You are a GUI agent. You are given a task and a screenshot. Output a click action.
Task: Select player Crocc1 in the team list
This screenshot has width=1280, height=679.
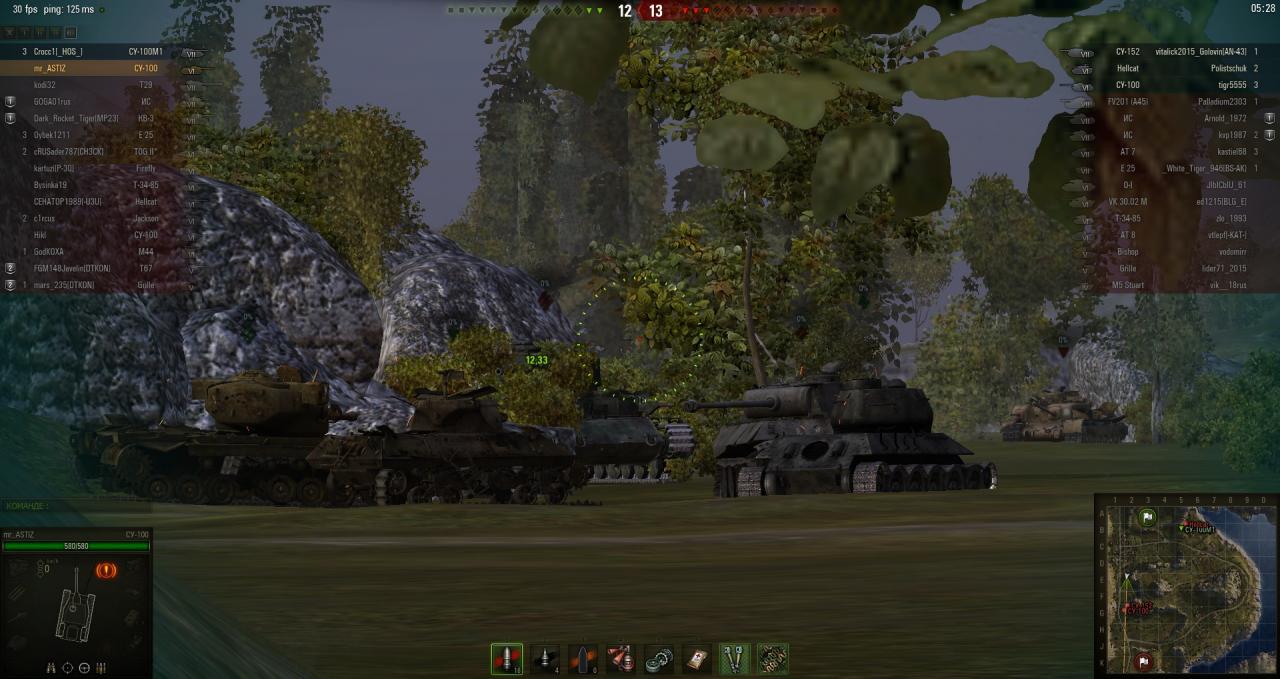[x=90, y=52]
